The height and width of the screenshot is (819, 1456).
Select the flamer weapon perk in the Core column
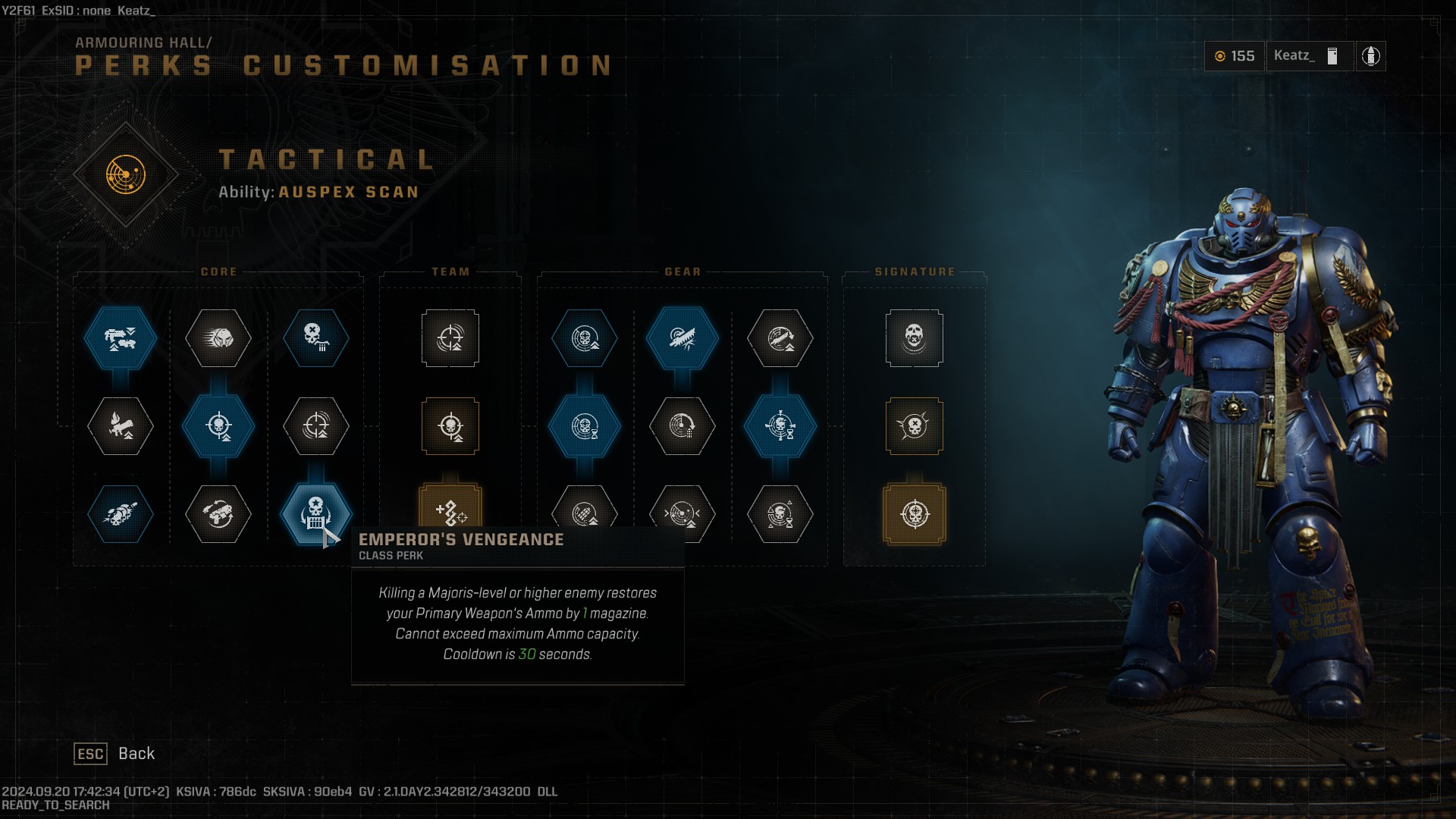(120, 427)
